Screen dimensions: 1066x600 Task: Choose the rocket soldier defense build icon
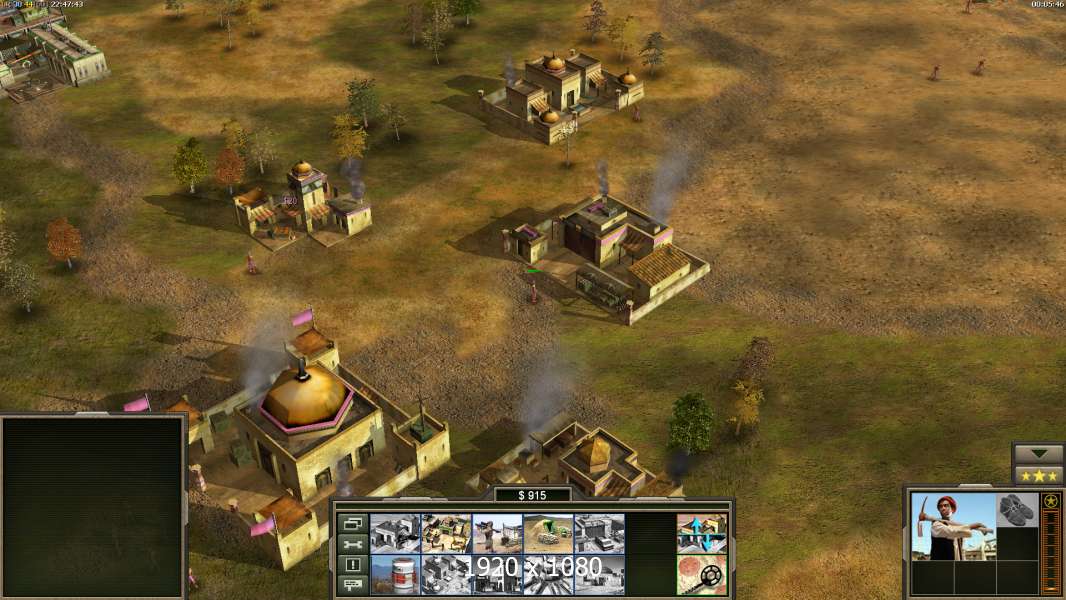click(x=497, y=533)
